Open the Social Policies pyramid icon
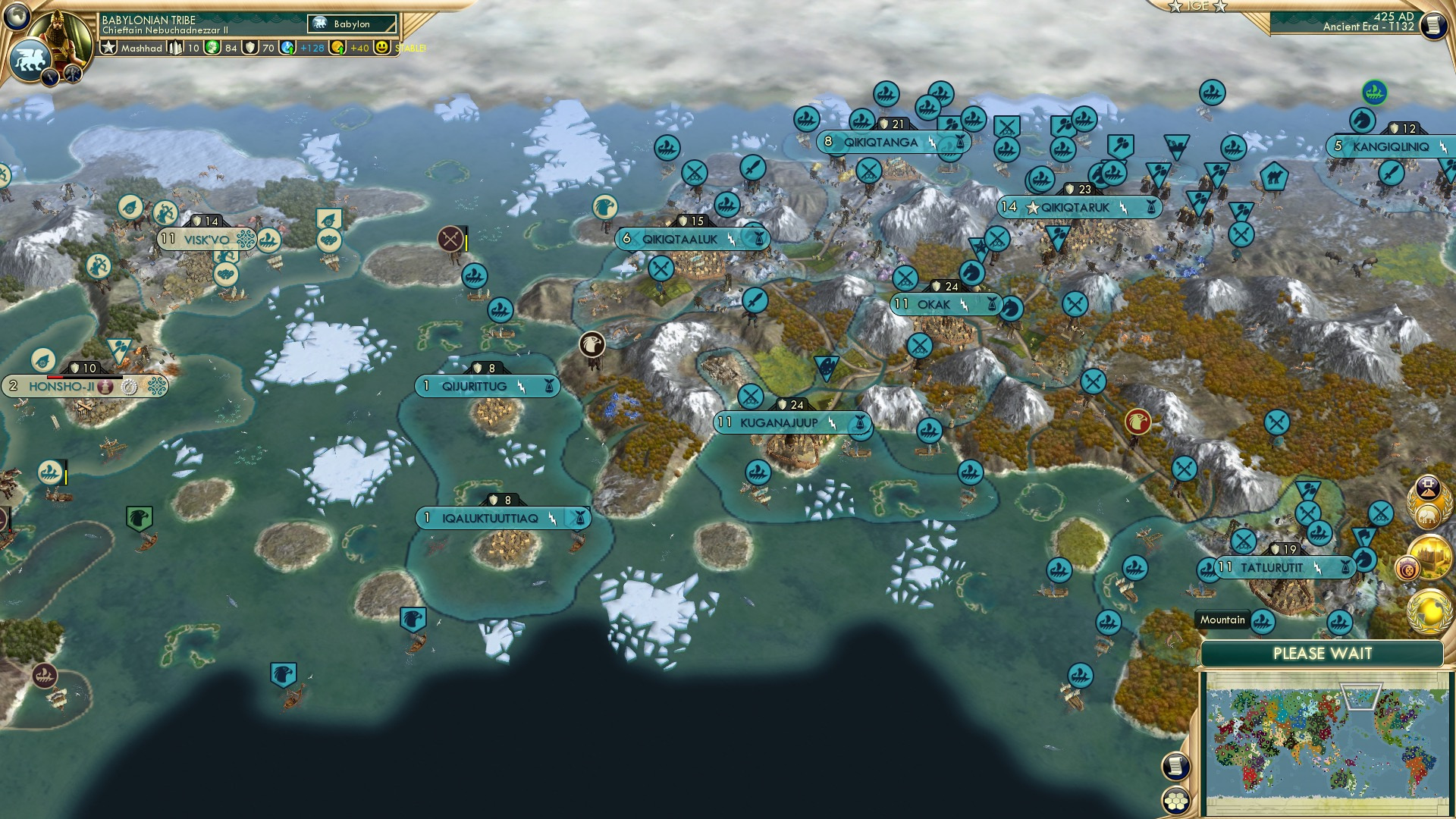Image resolution: width=1456 pixels, height=819 pixels. tap(1427, 488)
